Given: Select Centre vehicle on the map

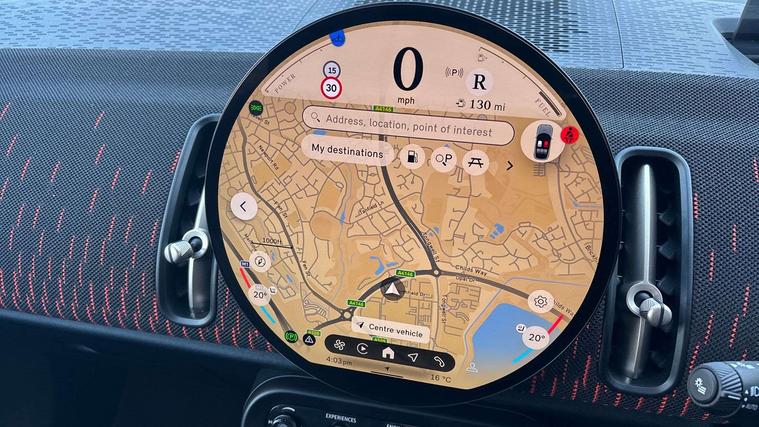Looking at the screenshot, I should [x=388, y=332].
